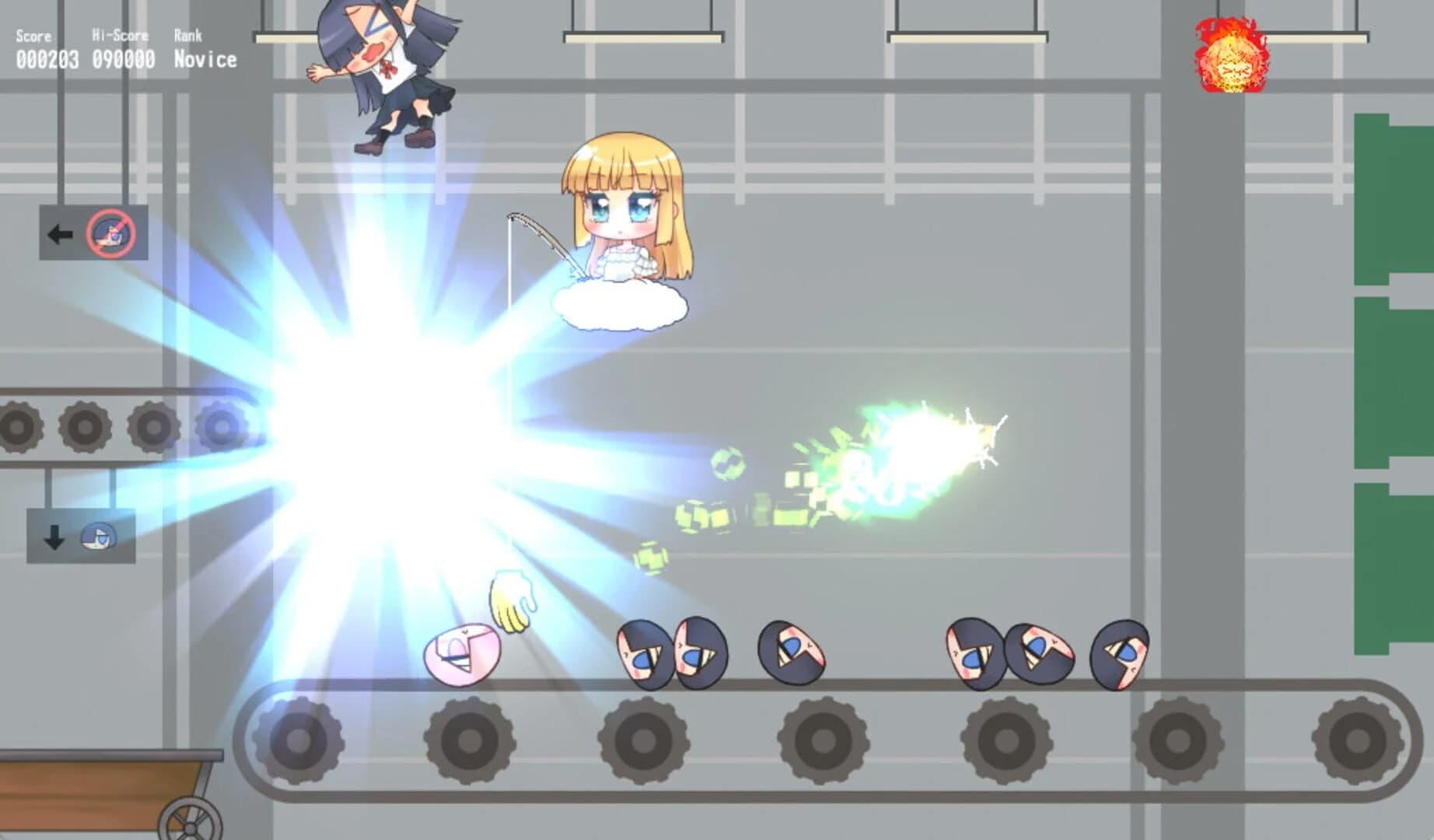Expand the Hi-Score display showing 090000
The height and width of the screenshot is (840, 1434).
[x=124, y=56]
